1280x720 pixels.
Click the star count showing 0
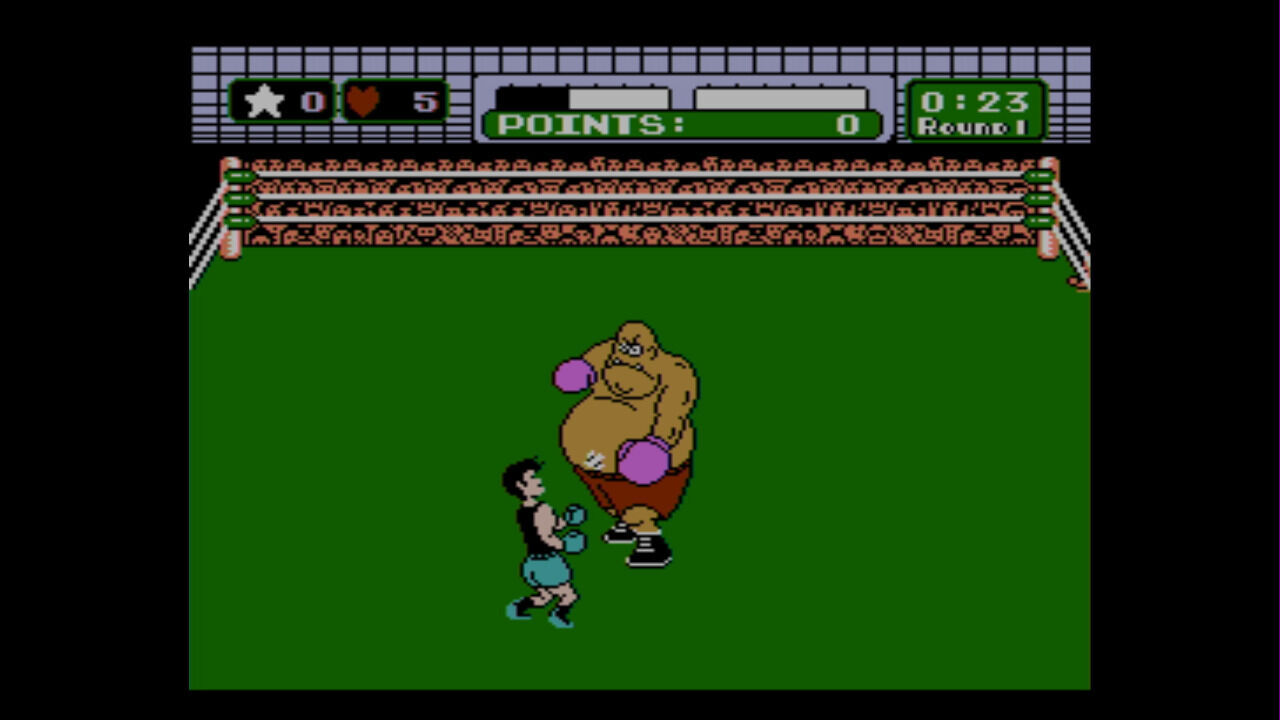pyautogui.click(x=312, y=101)
